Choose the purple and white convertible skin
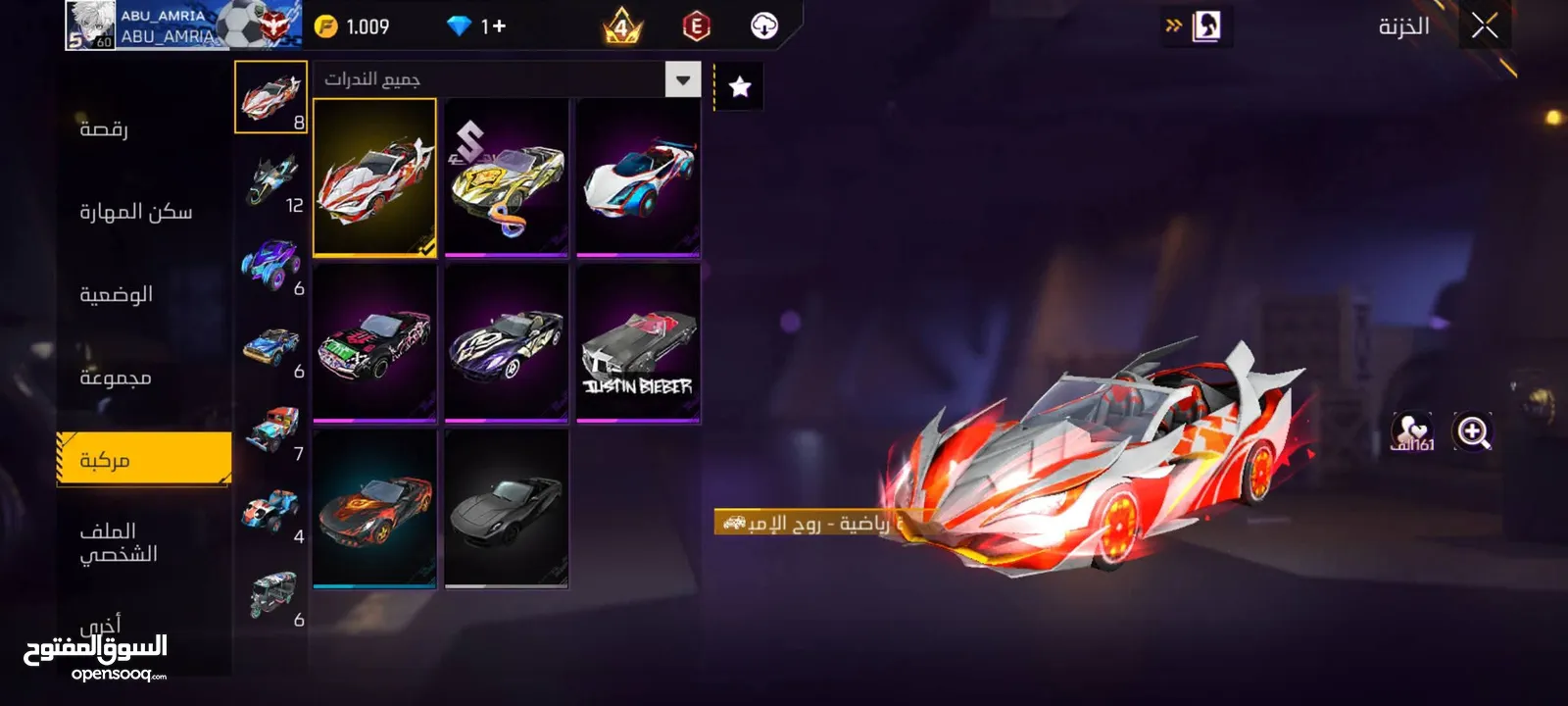1568x706 pixels. click(x=506, y=342)
